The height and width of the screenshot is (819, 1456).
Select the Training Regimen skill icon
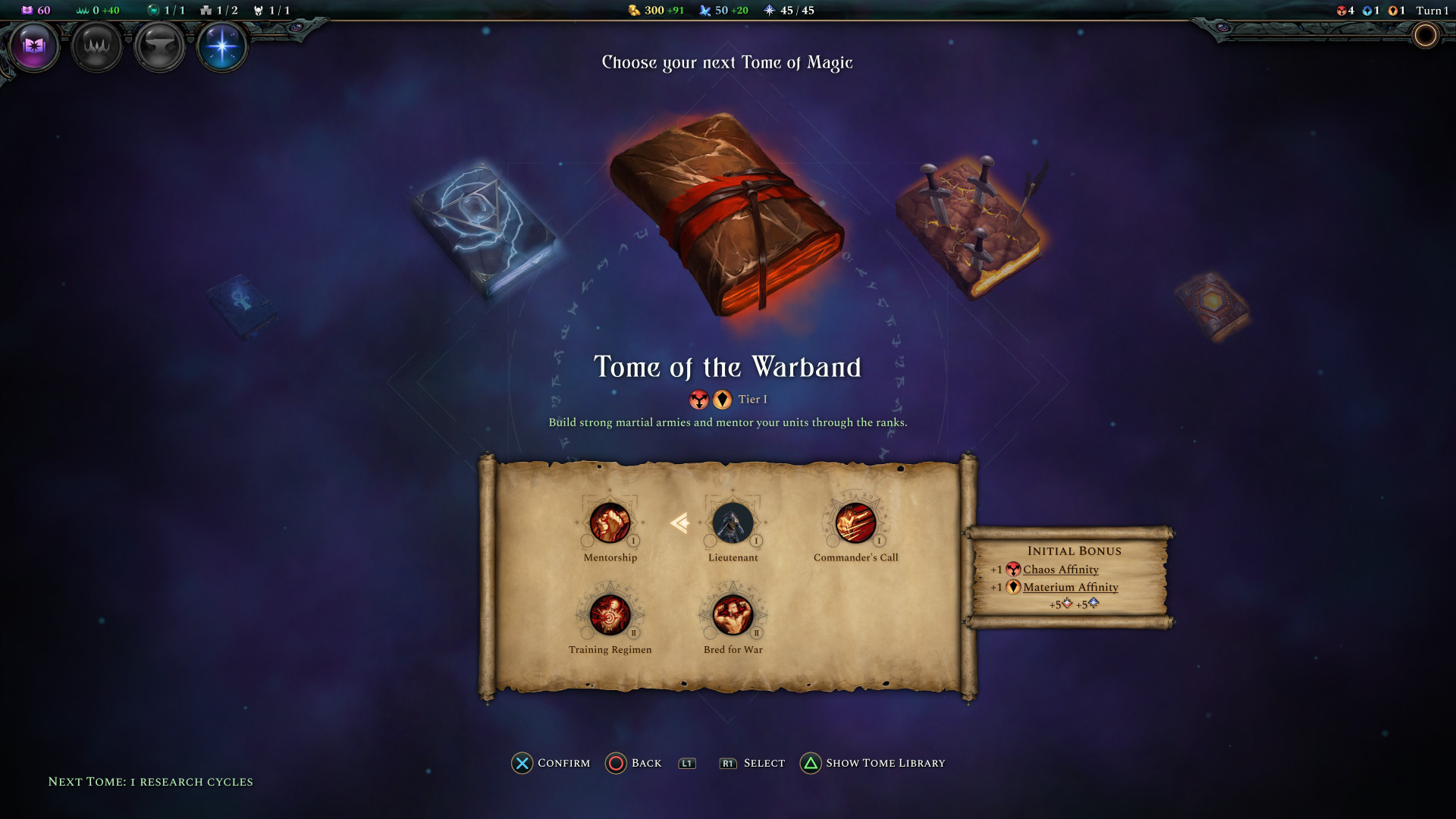pyautogui.click(x=610, y=615)
